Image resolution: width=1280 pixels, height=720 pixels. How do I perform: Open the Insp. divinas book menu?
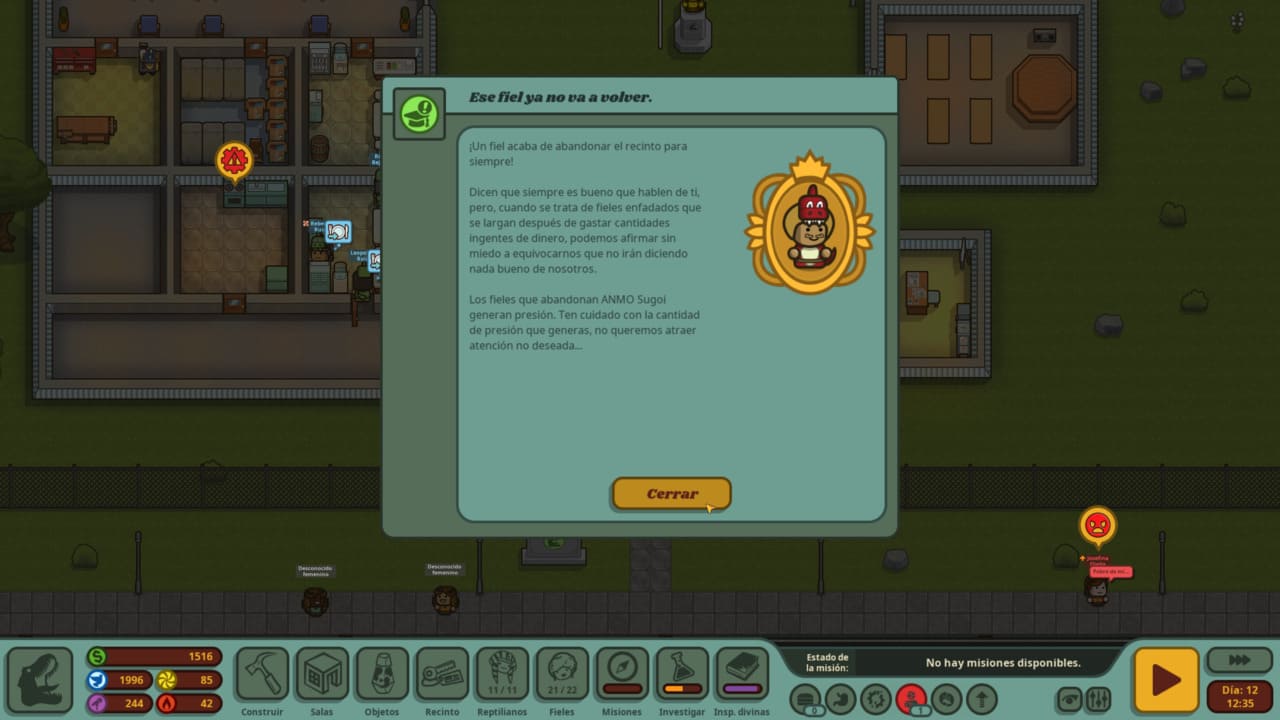click(x=742, y=674)
